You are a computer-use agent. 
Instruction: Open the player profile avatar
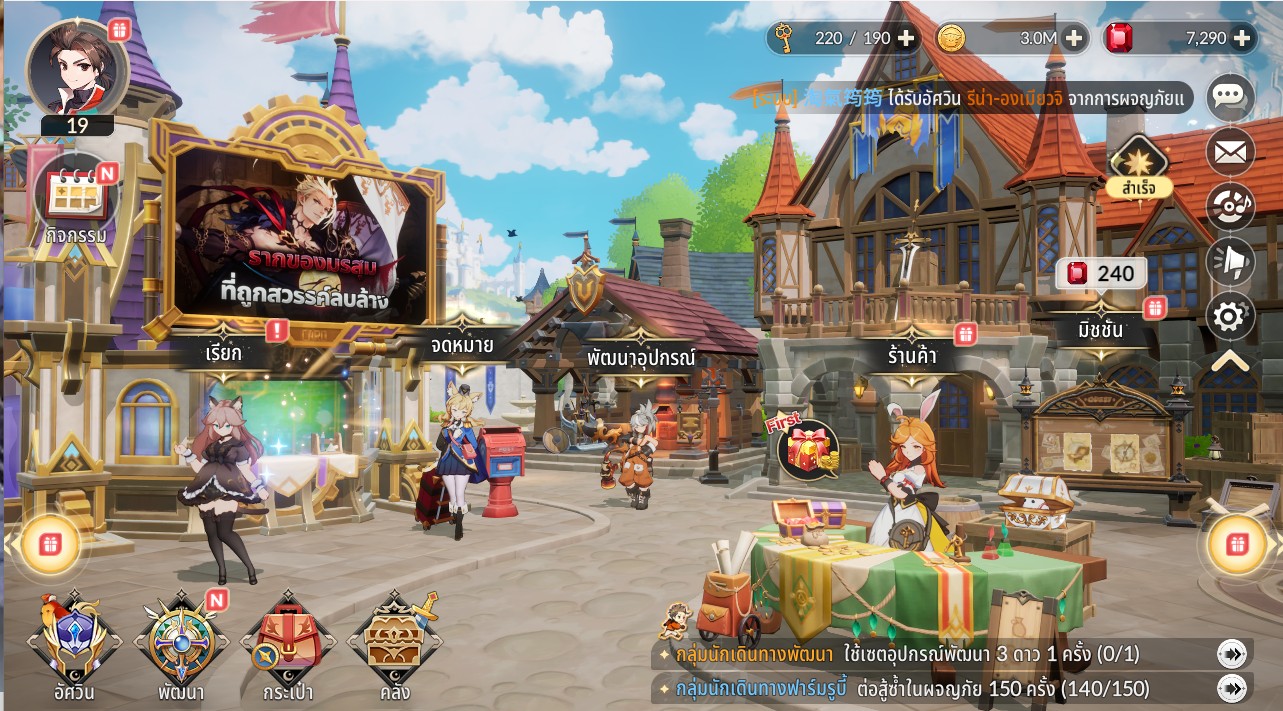tap(77, 67)
